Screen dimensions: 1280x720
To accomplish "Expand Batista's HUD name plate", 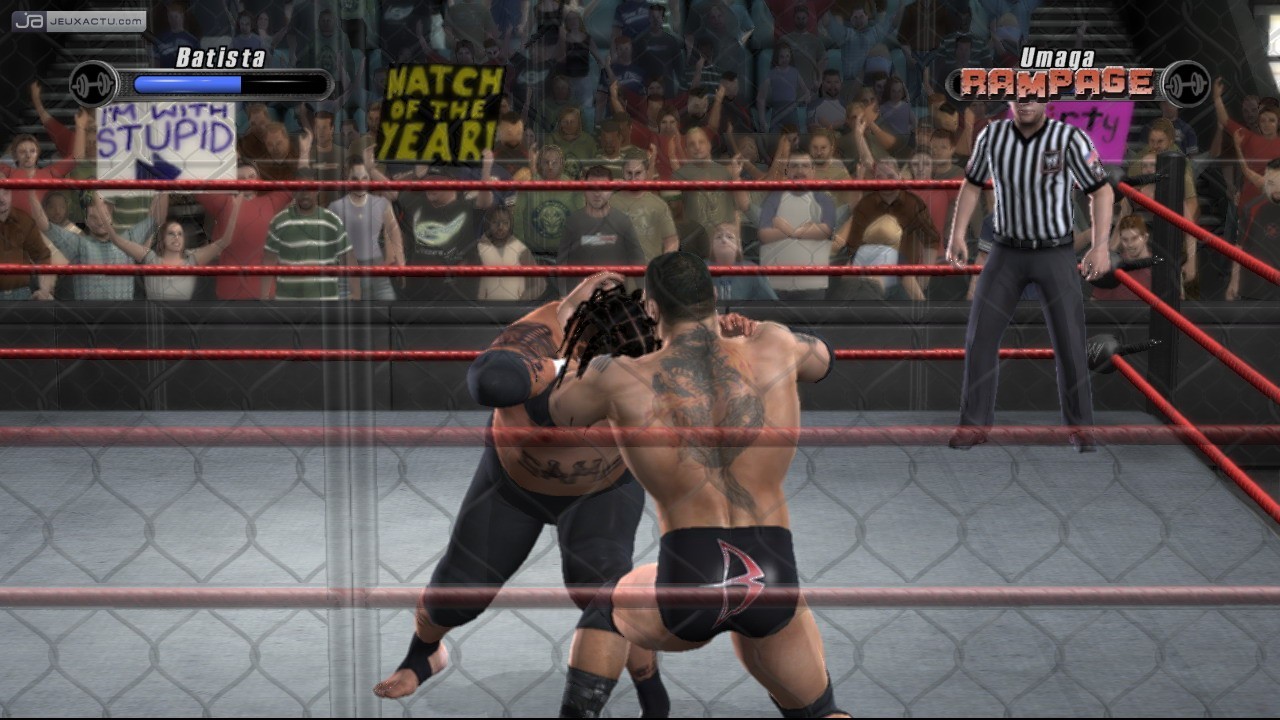I will pyautogui.click(x=222, y=58).
